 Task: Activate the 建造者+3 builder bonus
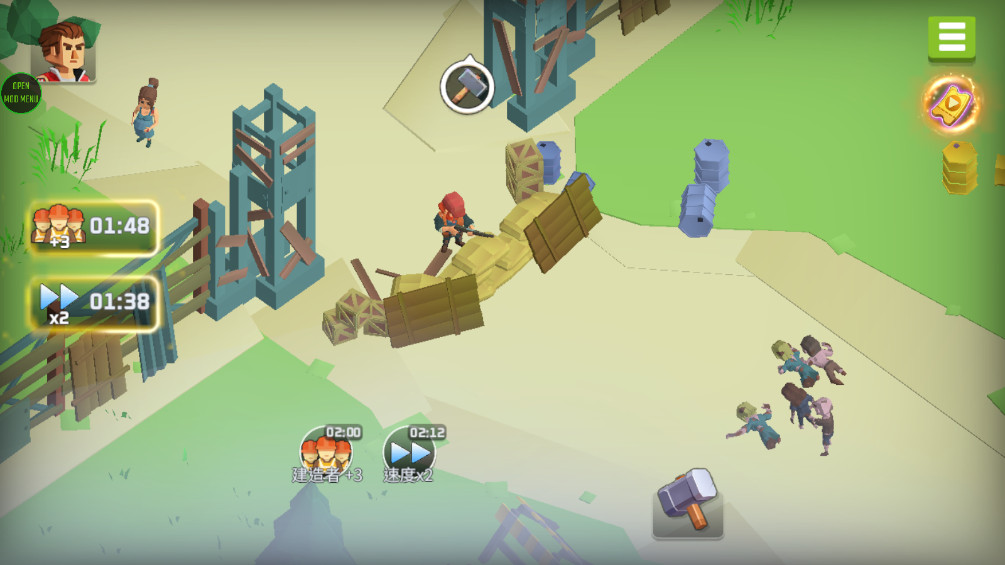click(328, 453)
